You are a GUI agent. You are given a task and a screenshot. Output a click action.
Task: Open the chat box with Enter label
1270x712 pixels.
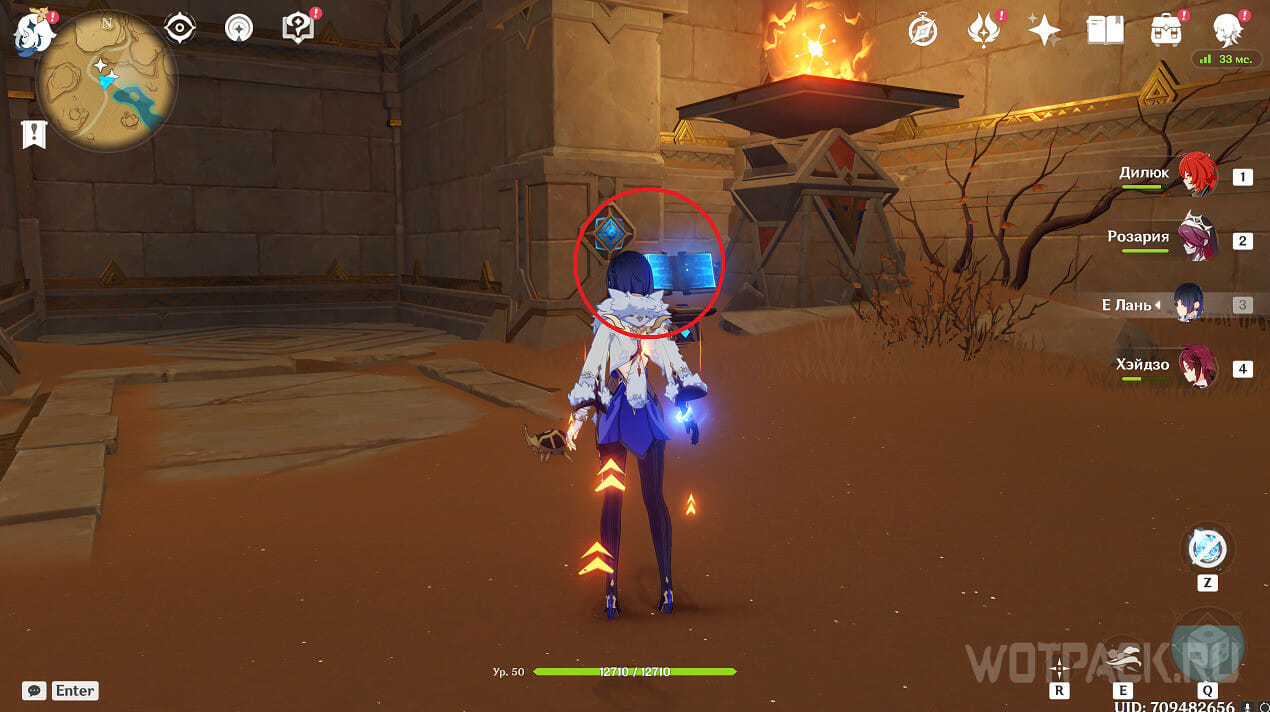coord(62,690)
